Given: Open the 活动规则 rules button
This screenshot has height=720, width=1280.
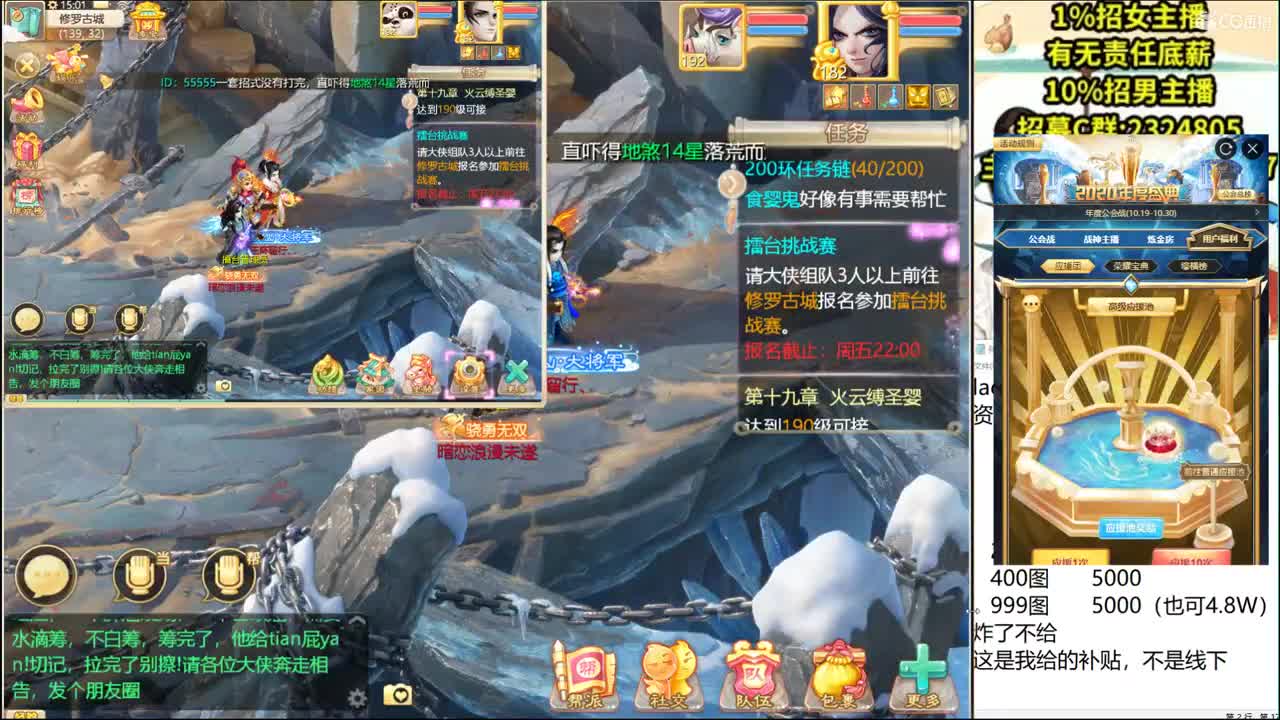Looking at the screenshot, I should coord(1017,144).
